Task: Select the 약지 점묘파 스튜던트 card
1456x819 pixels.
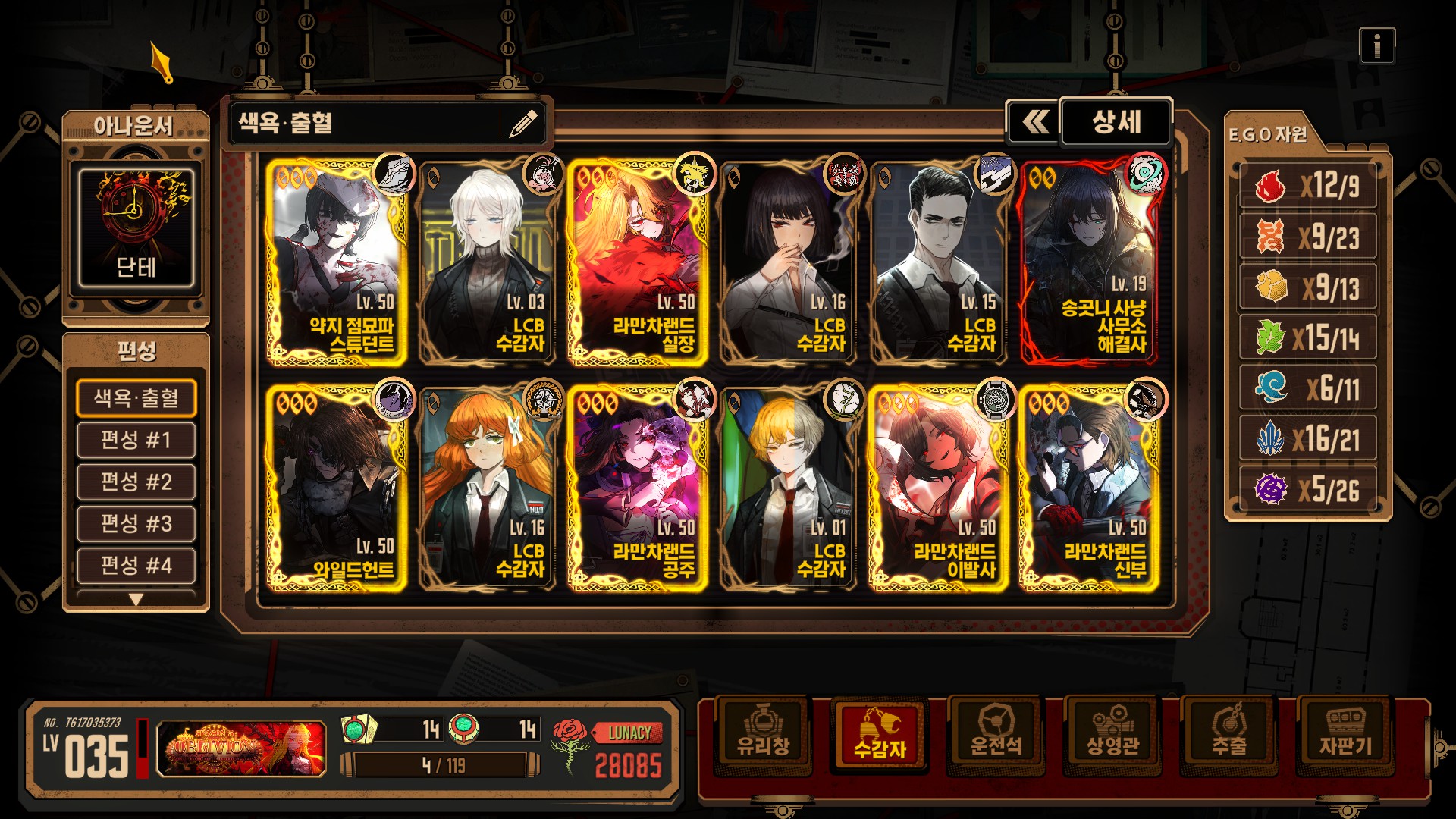Action: pyautogui.click(x=336, y=262)
